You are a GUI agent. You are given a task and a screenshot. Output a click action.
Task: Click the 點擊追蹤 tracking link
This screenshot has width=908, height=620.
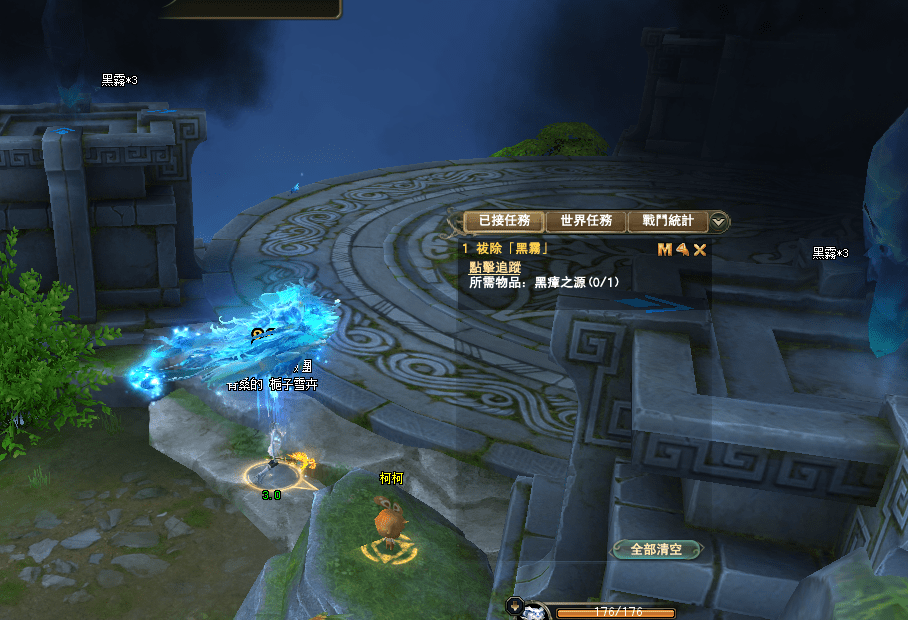point(494,267)
